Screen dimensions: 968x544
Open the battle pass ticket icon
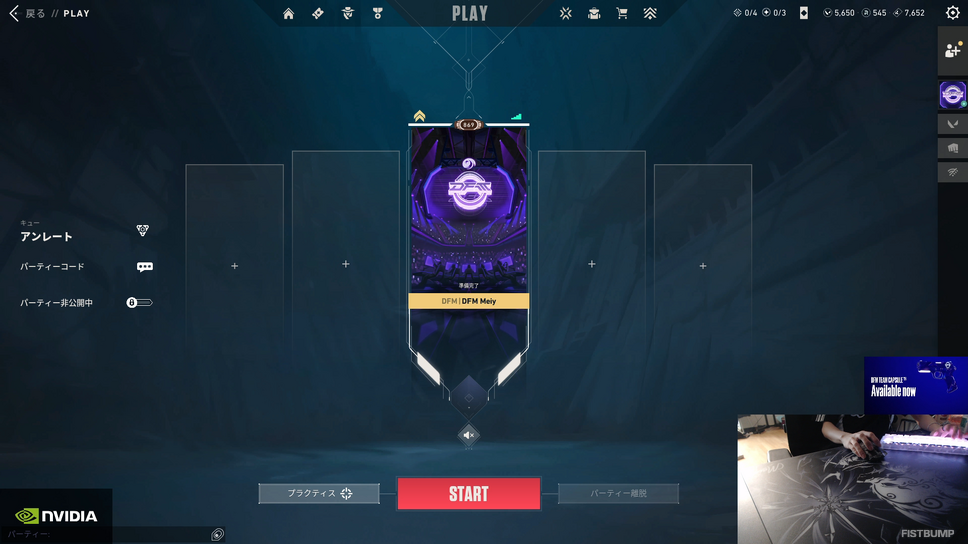click(318, 13)
